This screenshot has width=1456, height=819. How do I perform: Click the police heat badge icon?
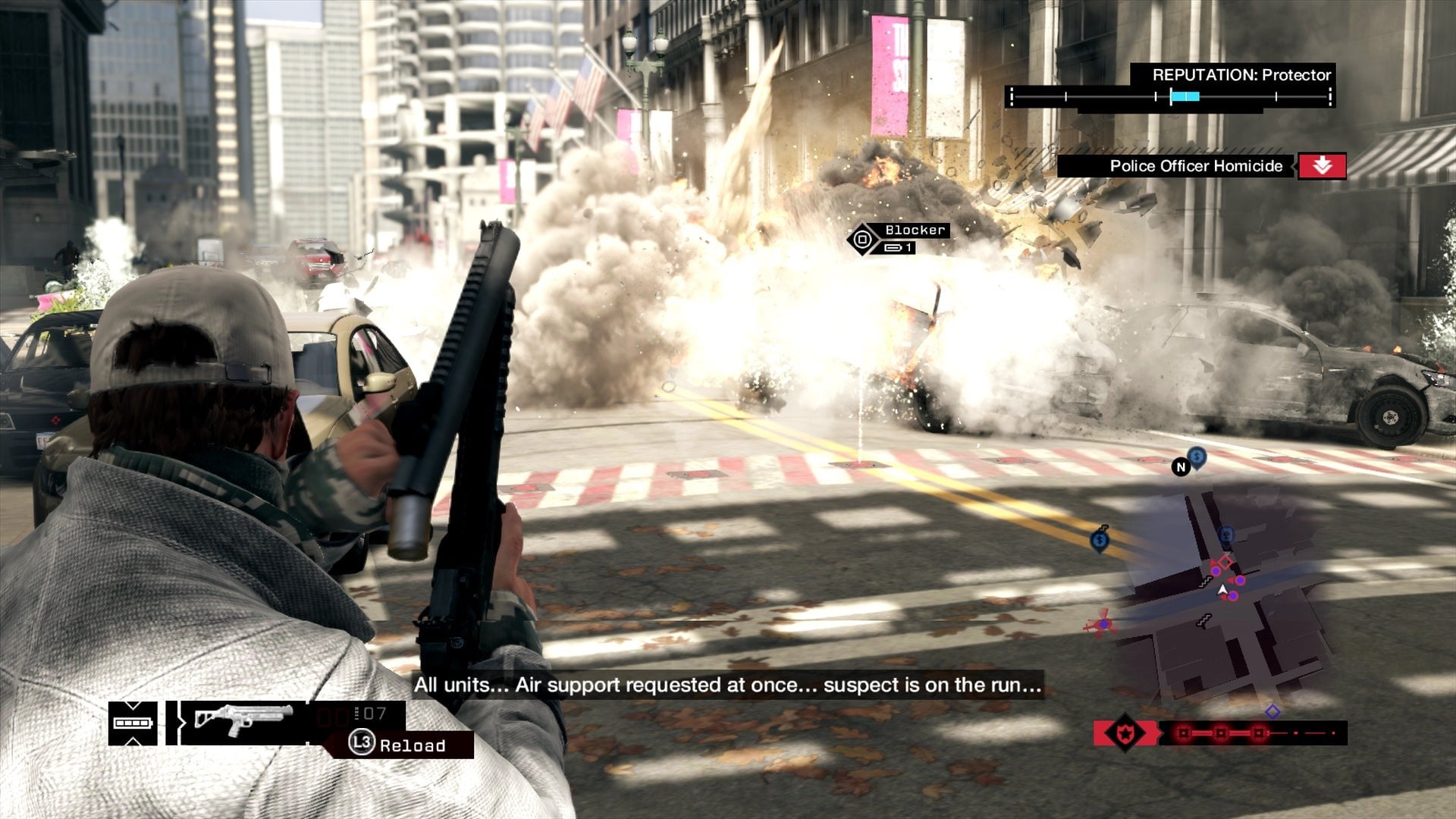point(1125,733)
